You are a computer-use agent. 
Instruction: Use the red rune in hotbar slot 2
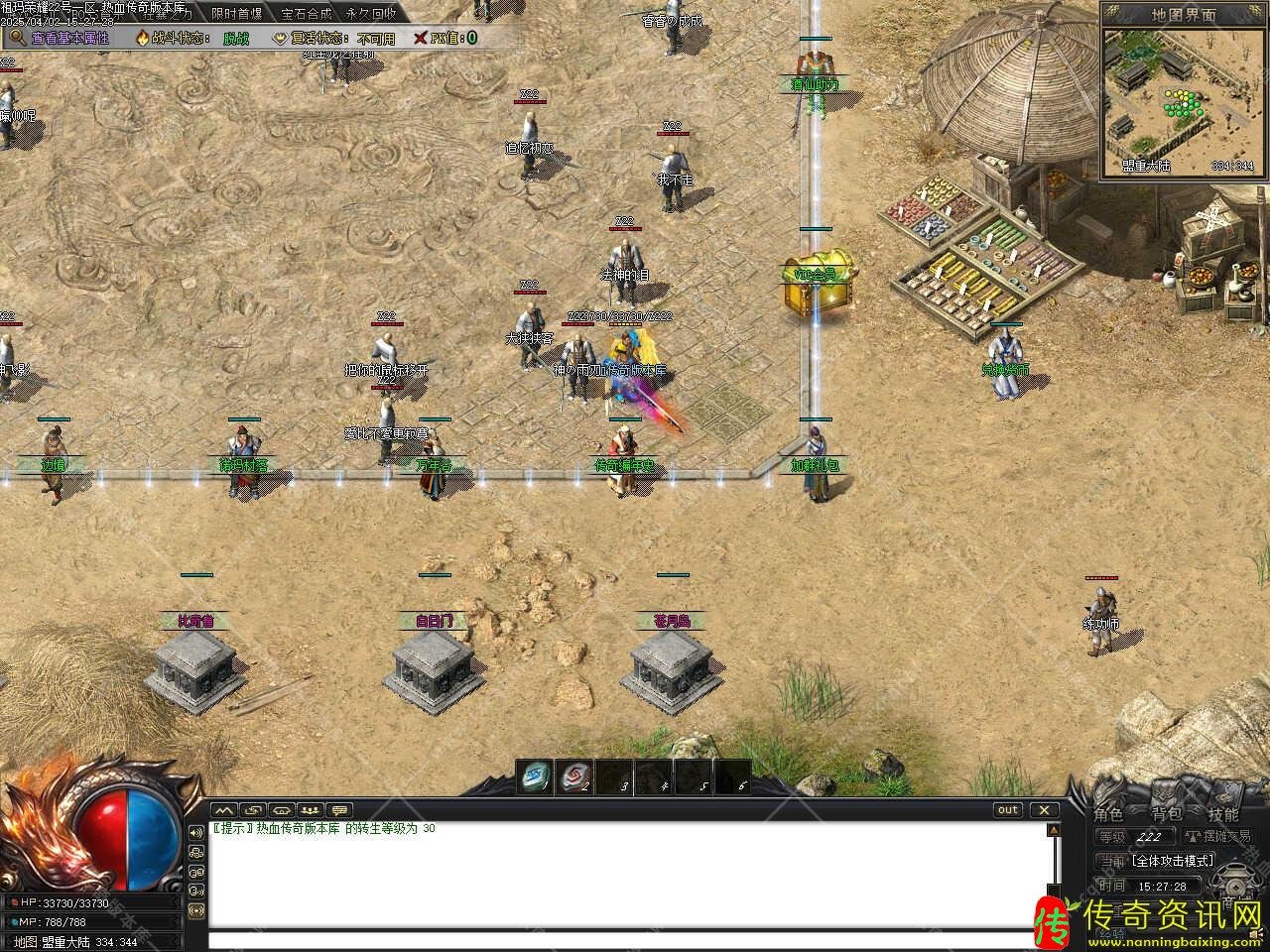click(x=574, y=775)
